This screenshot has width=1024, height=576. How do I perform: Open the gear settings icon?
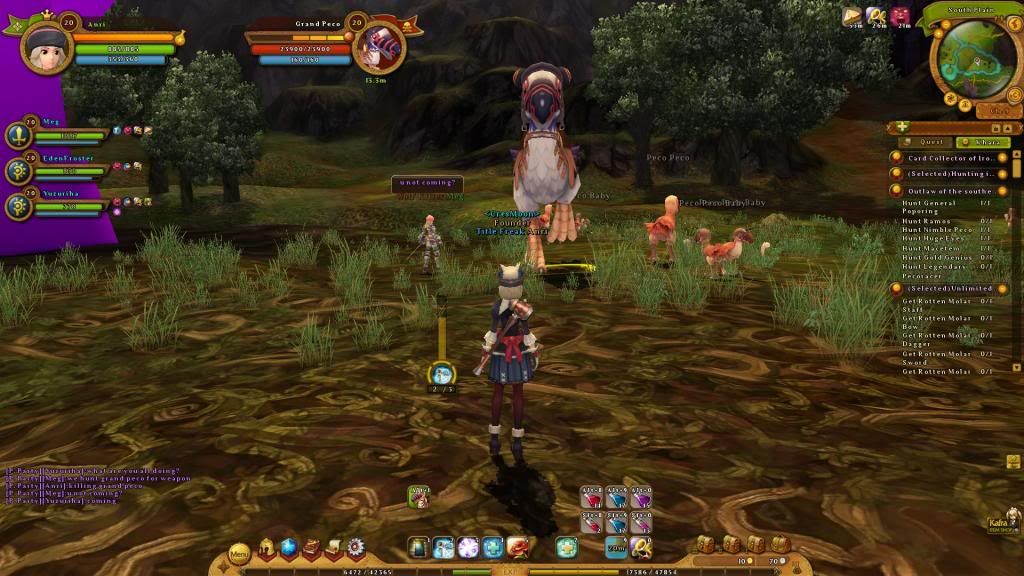click(x=355, y=548)
